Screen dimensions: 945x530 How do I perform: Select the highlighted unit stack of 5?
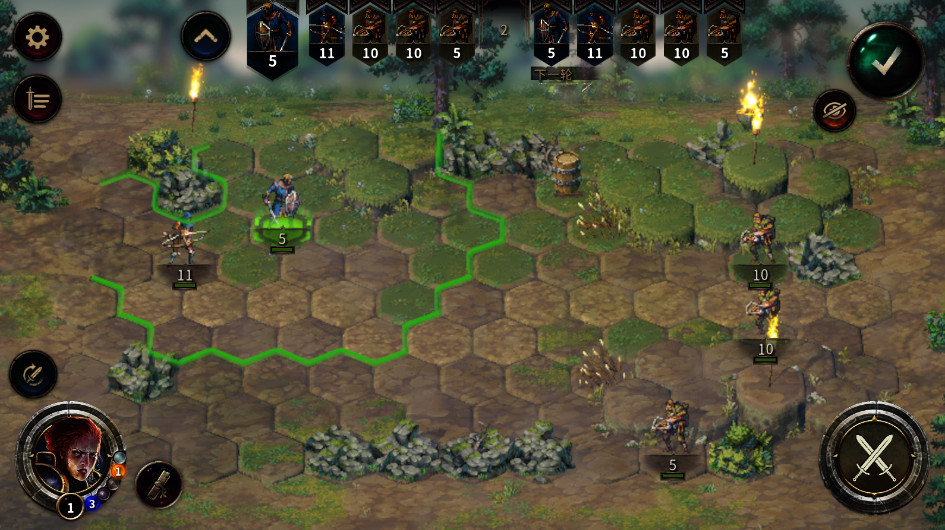(x=281, y=210)
